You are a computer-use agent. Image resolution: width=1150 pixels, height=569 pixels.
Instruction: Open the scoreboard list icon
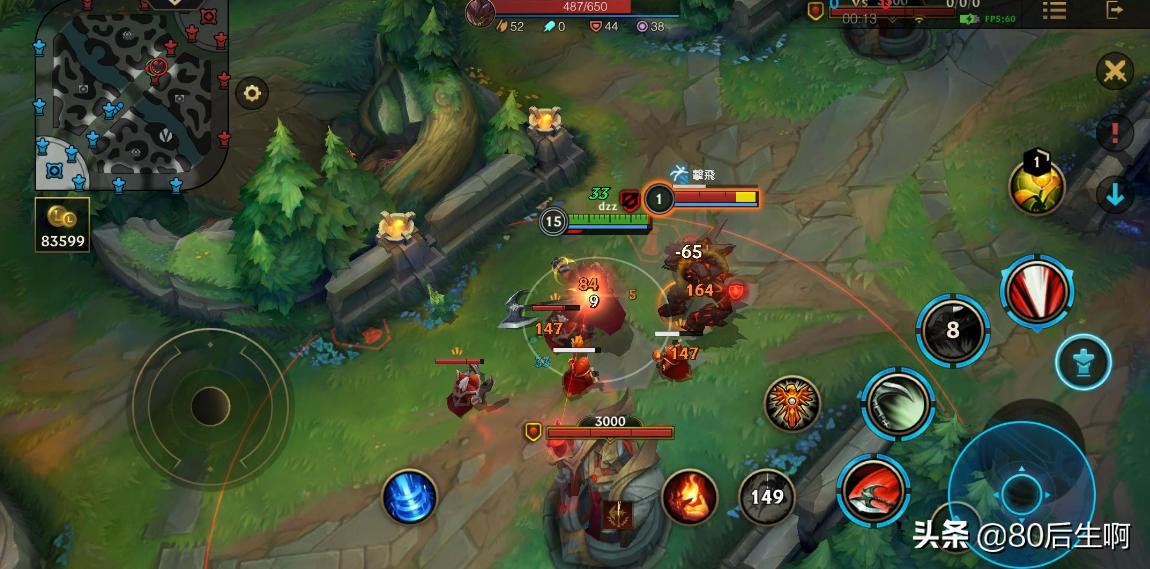[x=1054, y=10]
